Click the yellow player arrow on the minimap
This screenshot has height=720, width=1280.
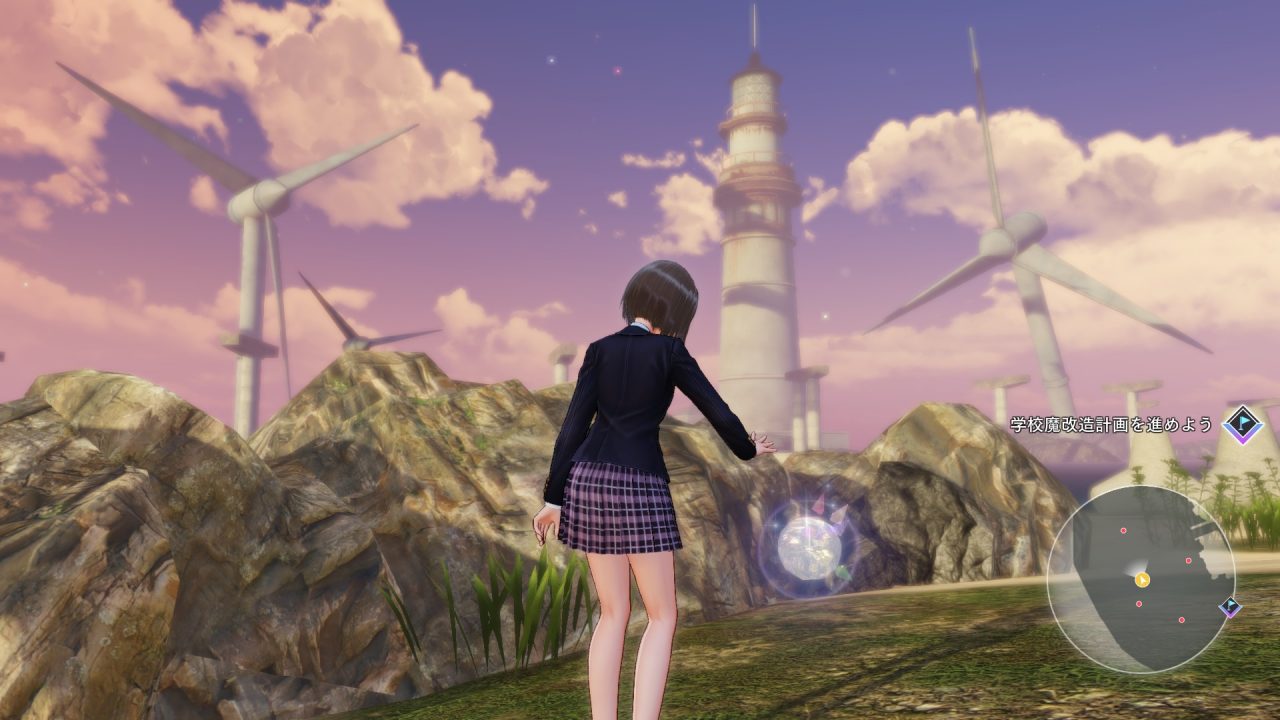pos(1143,579)
